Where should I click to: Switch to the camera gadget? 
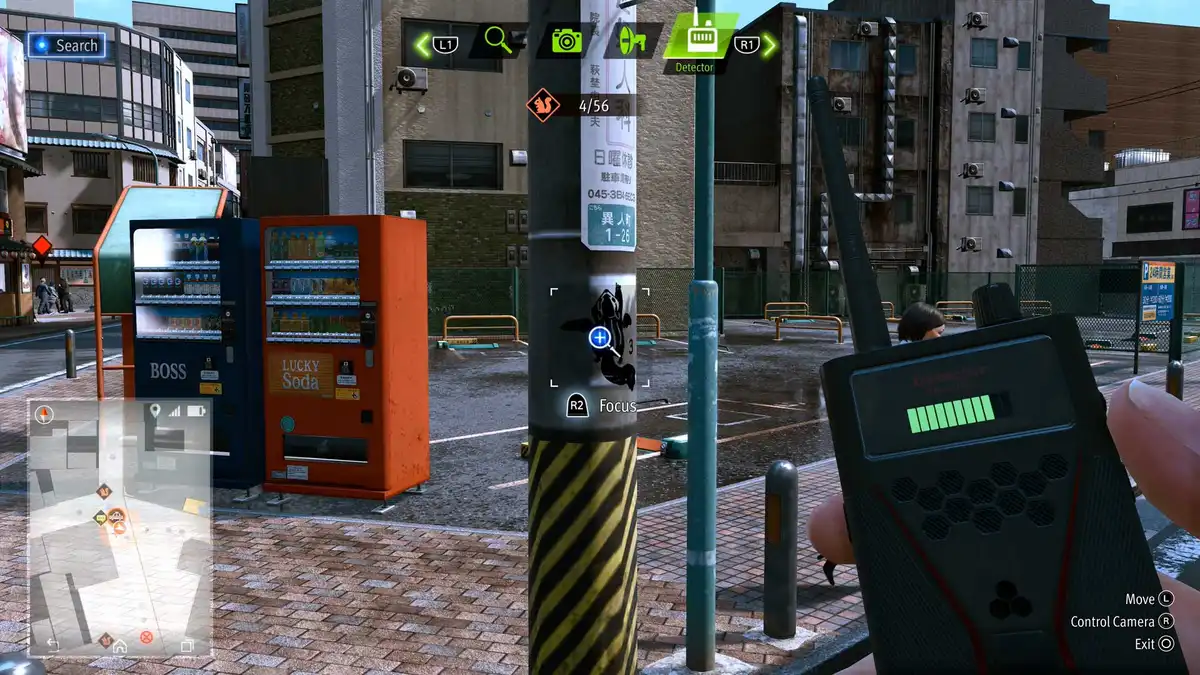point(566,41)
